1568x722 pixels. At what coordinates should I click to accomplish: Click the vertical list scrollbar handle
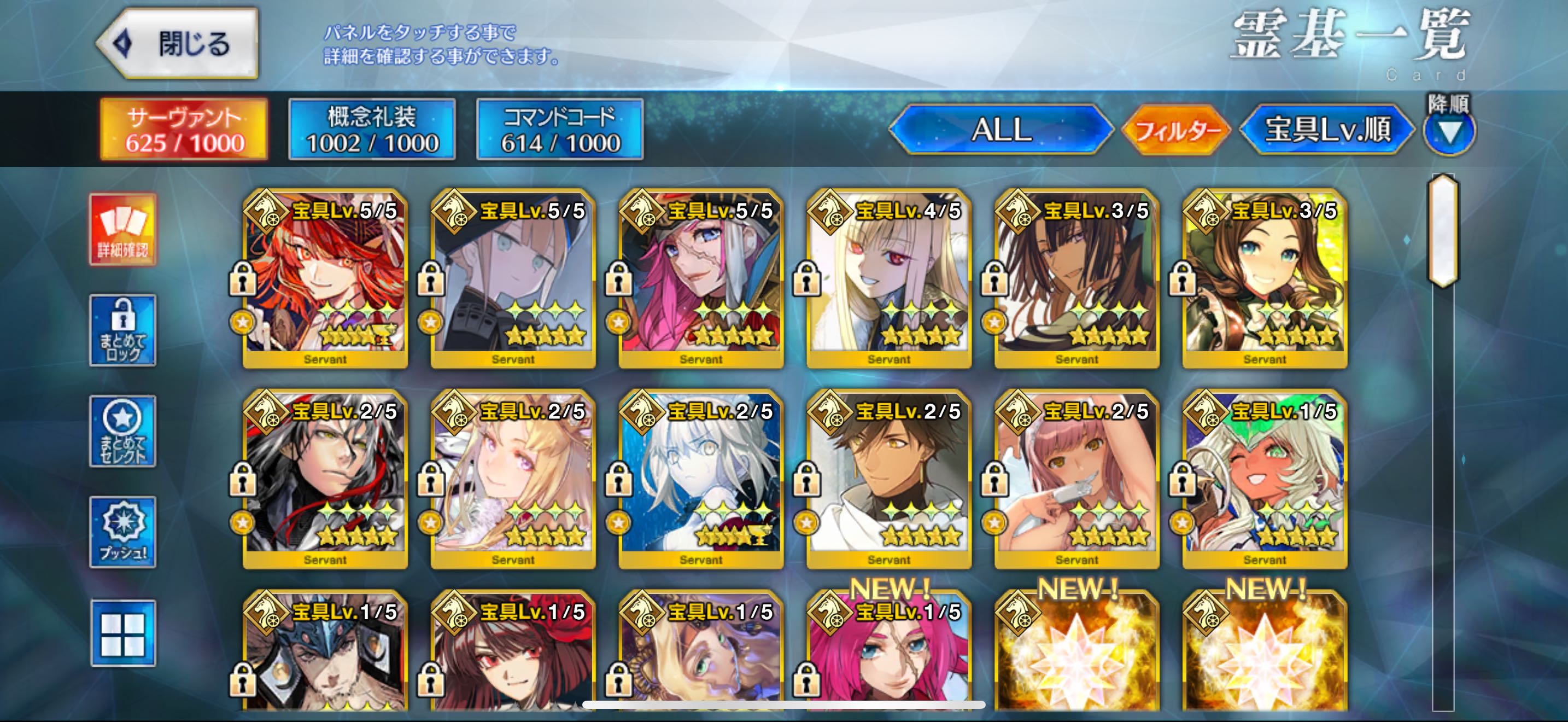[1443, 230]
